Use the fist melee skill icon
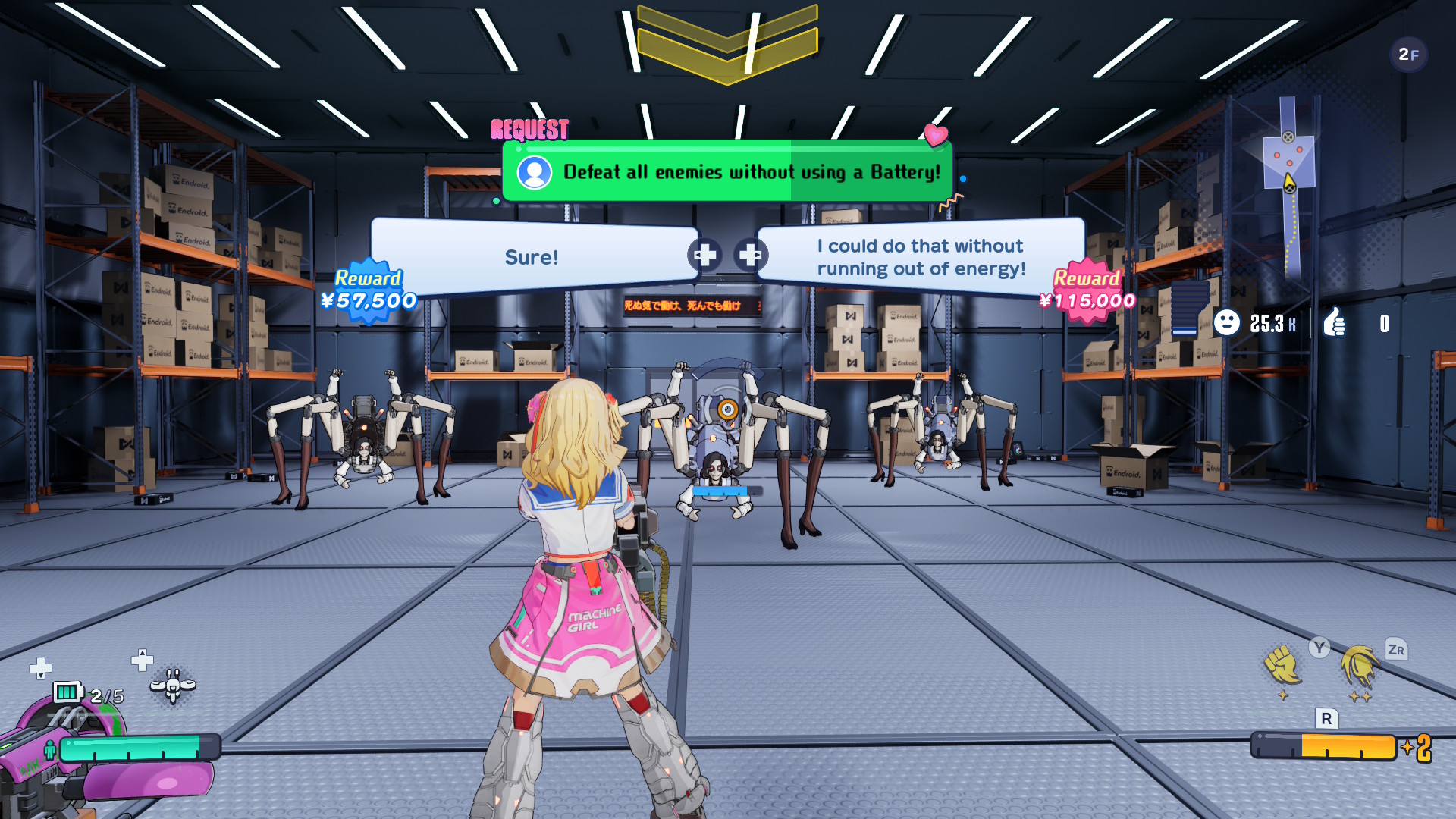Image resolution: width=1456 pixels, height=819 pixels. [x=1282, y=666]
